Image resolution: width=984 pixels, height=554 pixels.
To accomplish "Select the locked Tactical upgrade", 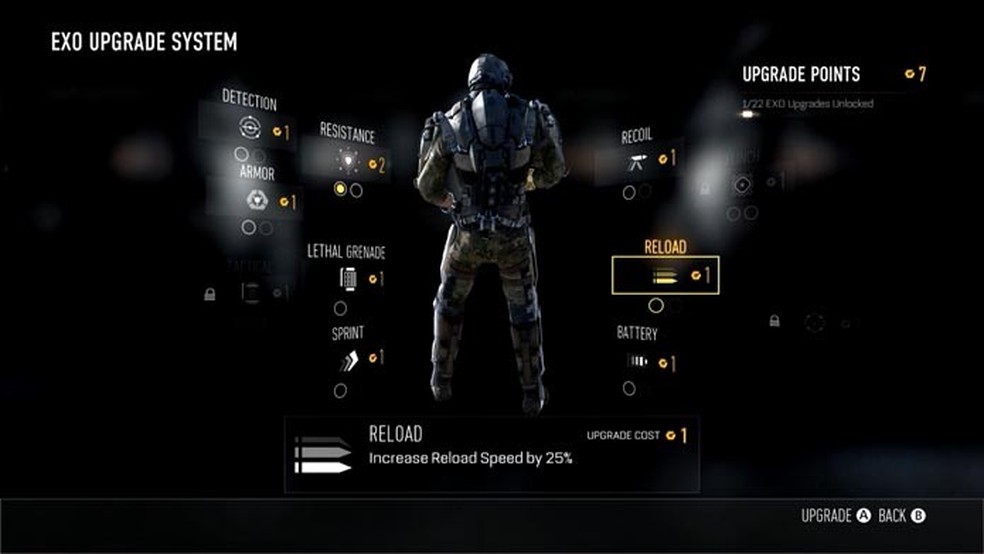I will click(250, 292).
